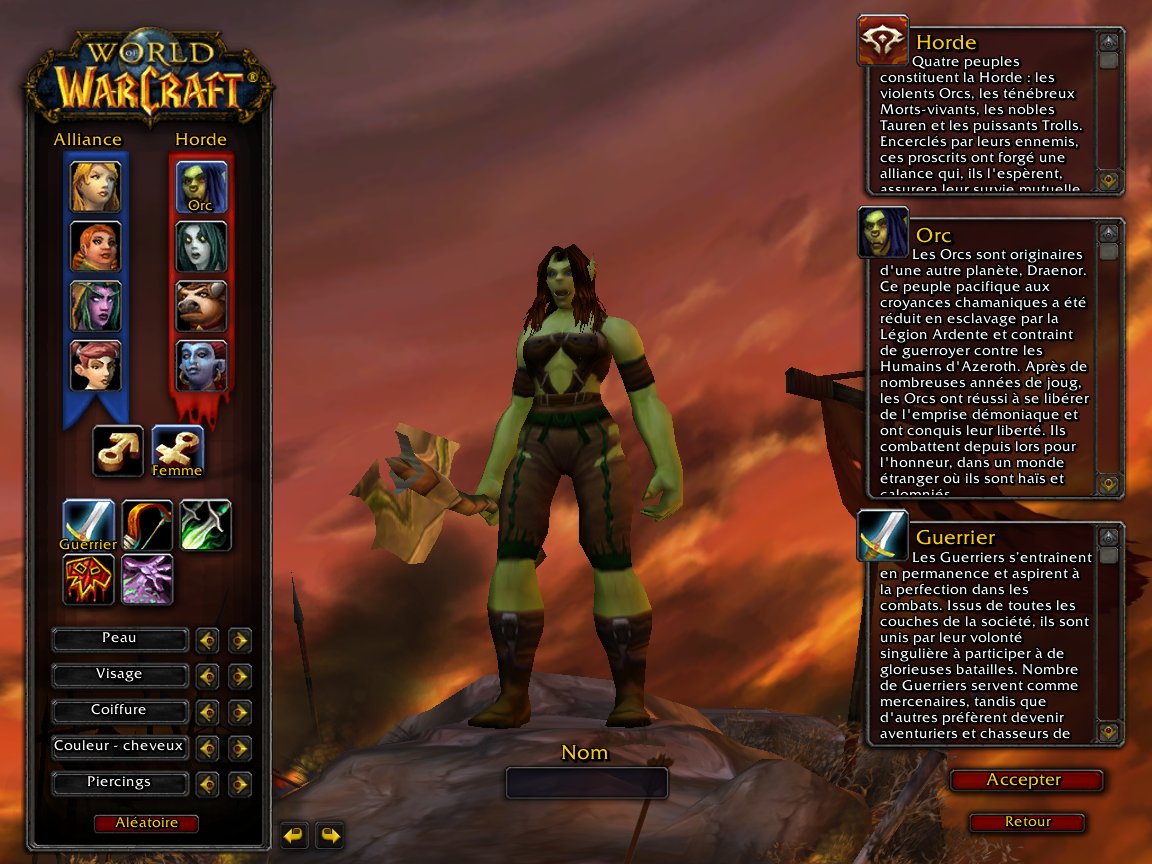Viewport: 1152px width, 864px height.
Task: Select the Shaman class icon
Action: click(88, 580)
